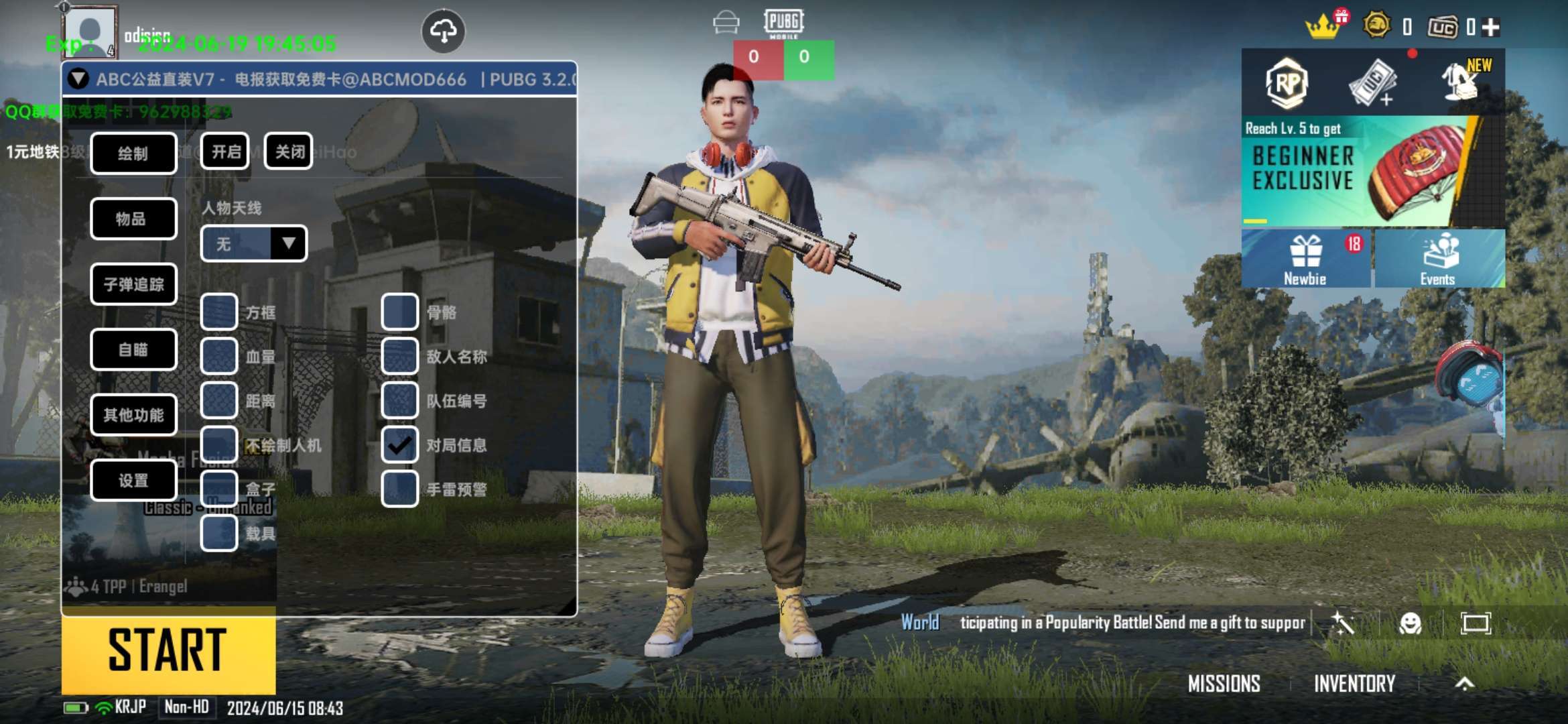Screen dimensions: 1568x724
Task: Toggle the full-screen lobby view icon
Action: coord(1476,623)
